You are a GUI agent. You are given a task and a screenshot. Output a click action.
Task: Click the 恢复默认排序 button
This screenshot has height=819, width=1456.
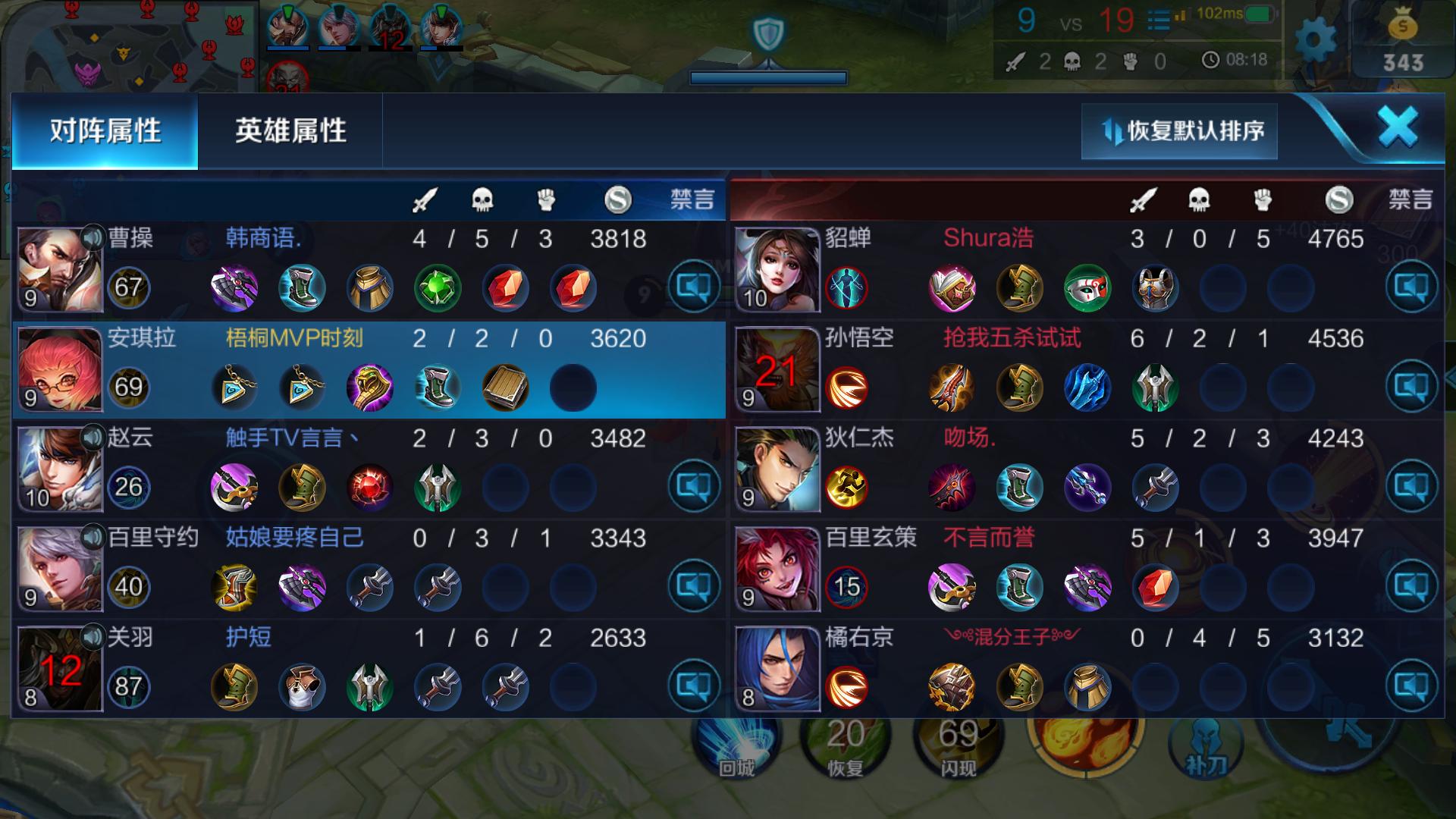tap(1179, 131)
